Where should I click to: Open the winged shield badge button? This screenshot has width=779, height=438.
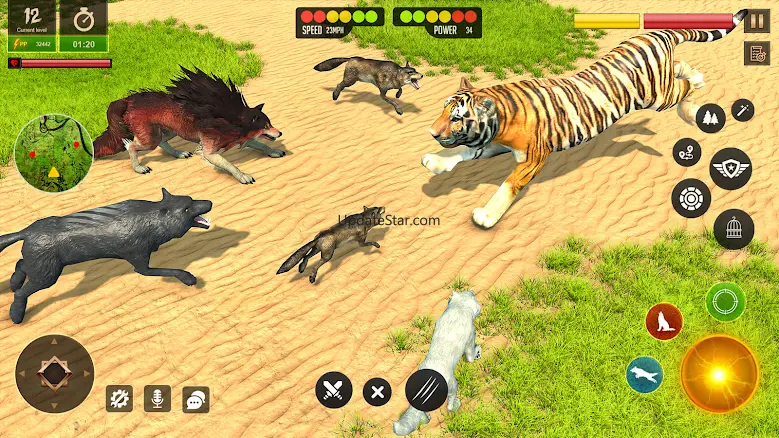tap(730, 168)
